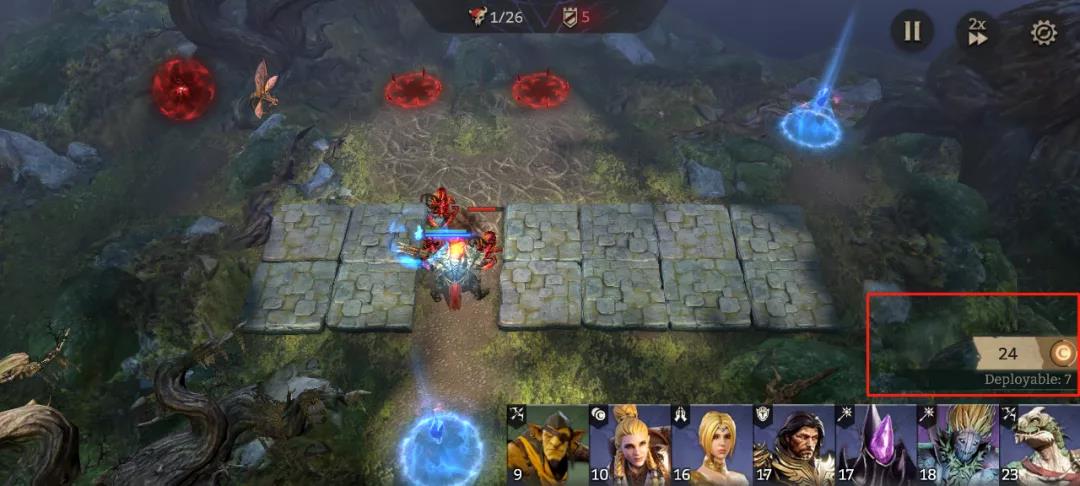Screen dimensions: 1080x486
Task: Toggle 2x fast-forward speed
Action: [x=976, y=31]
